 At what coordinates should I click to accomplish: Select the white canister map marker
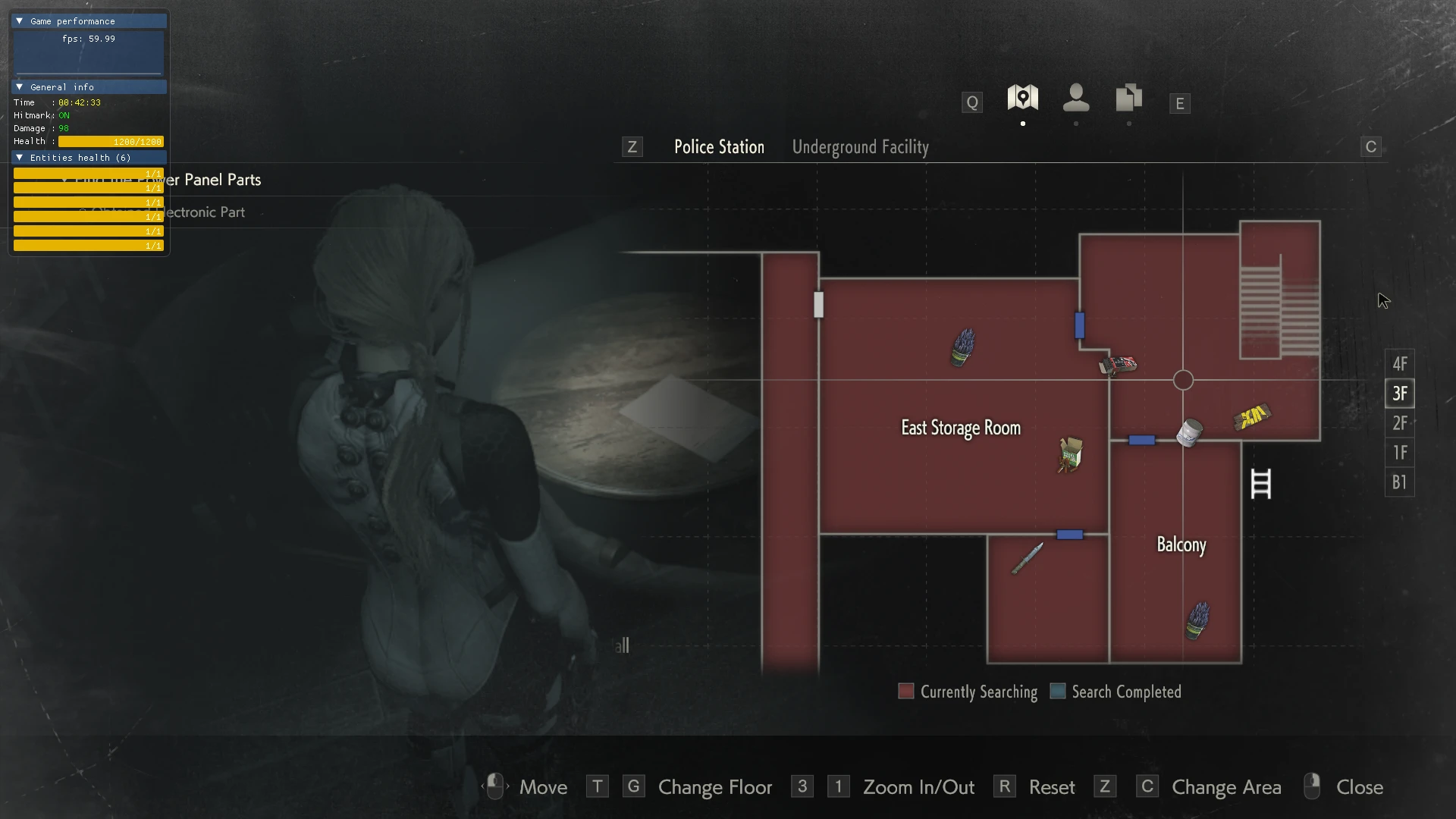point(1189,433)
